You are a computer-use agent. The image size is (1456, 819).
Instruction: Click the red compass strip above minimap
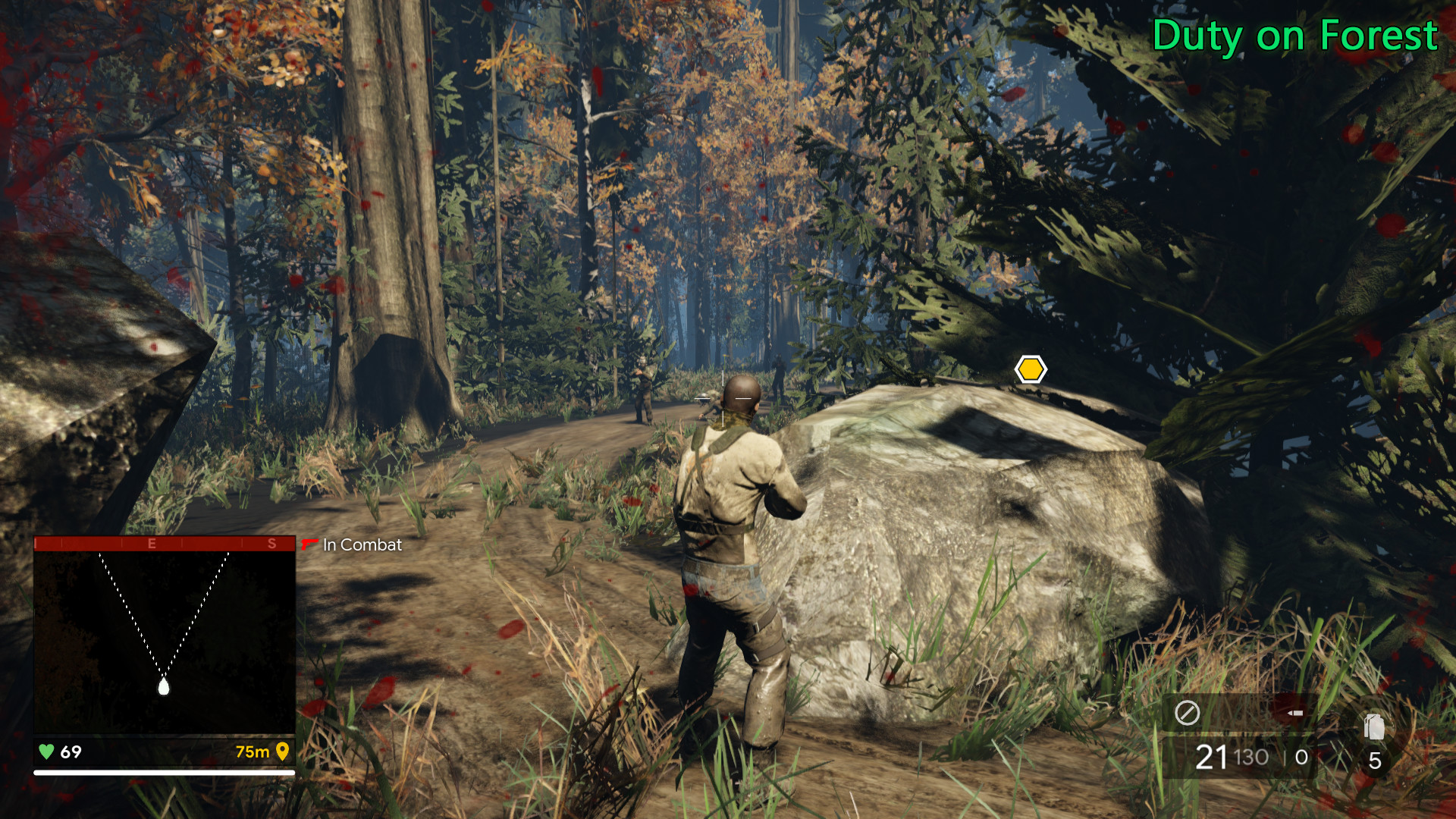click(165, 543)
